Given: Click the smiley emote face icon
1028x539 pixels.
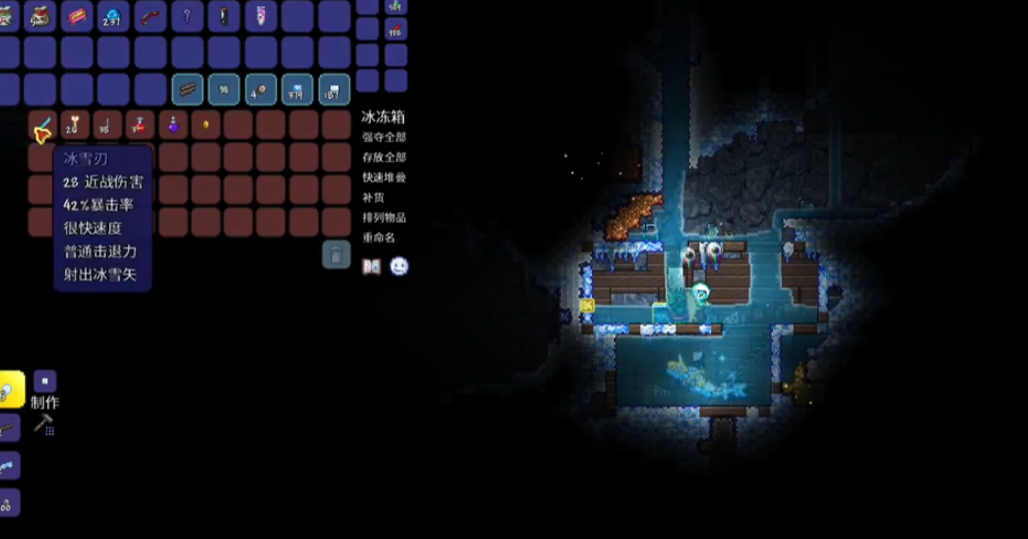Looking at the screenshot, I should 399,266.
